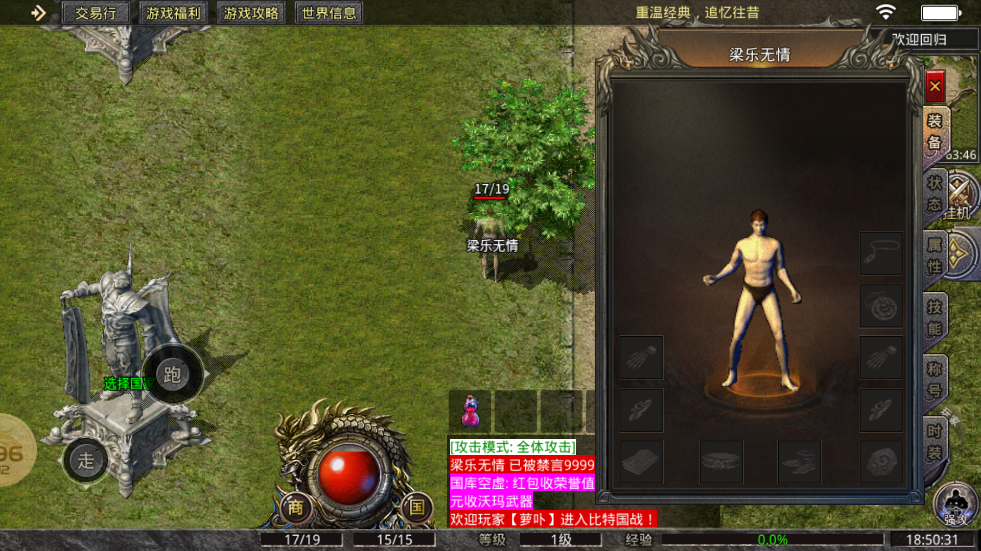Open the 技能 skills tab
981x551 pixels.
coord(935,318)
